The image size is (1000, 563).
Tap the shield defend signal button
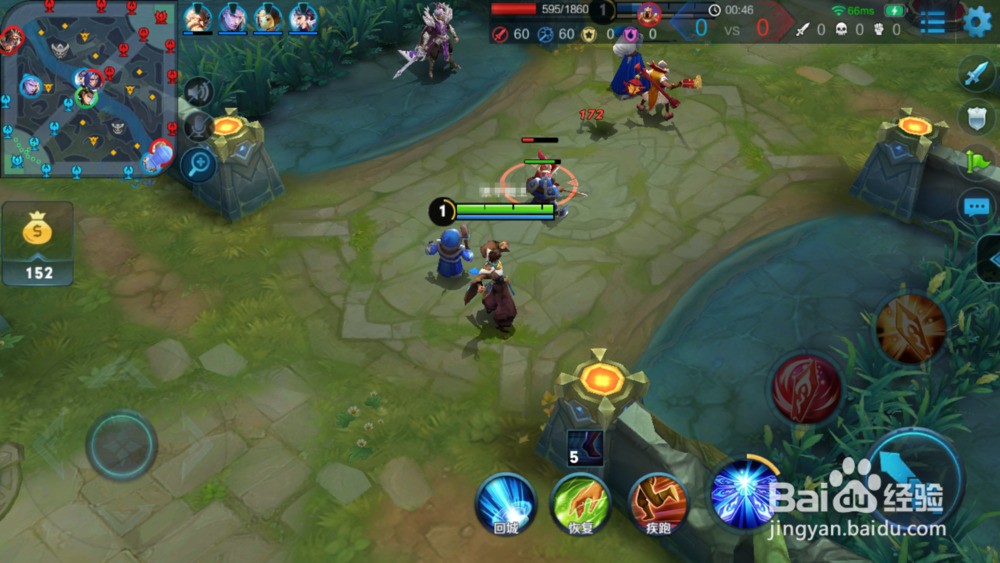point(977,117)
